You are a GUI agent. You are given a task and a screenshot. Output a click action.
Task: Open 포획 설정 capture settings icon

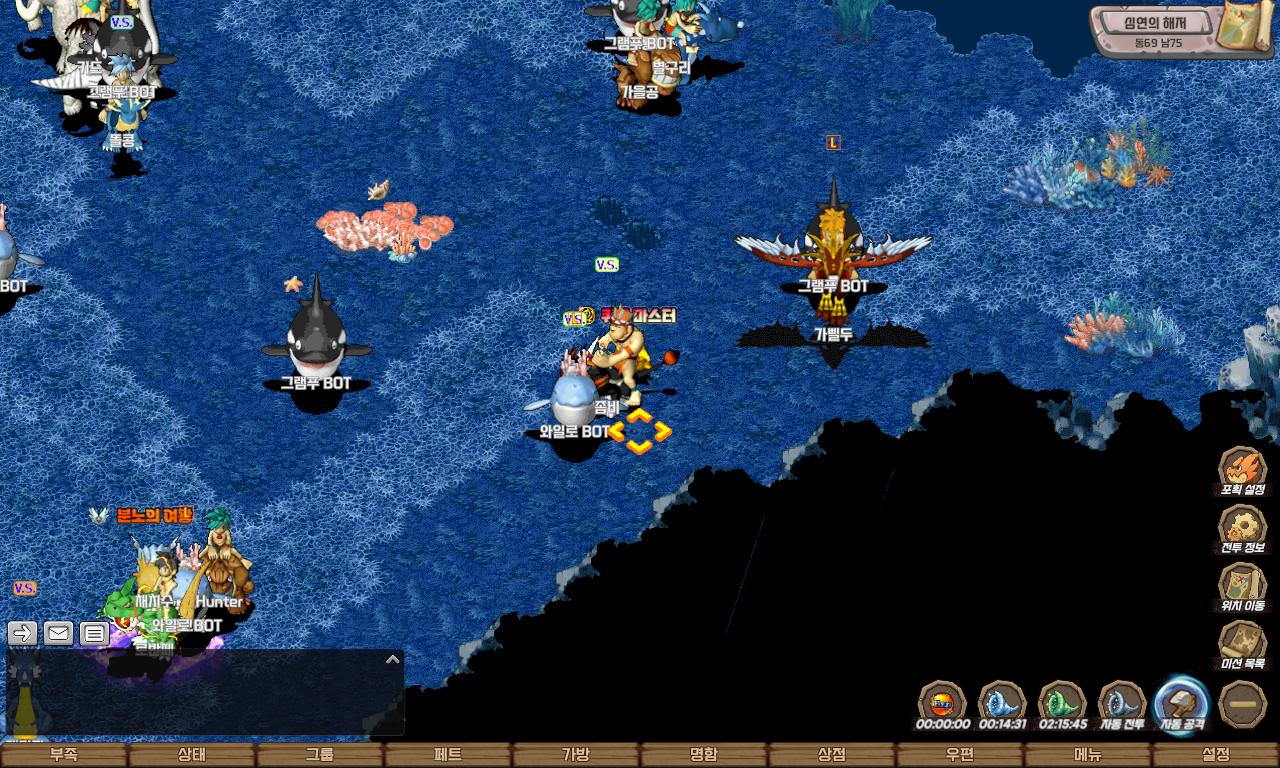click(1243, 469)
